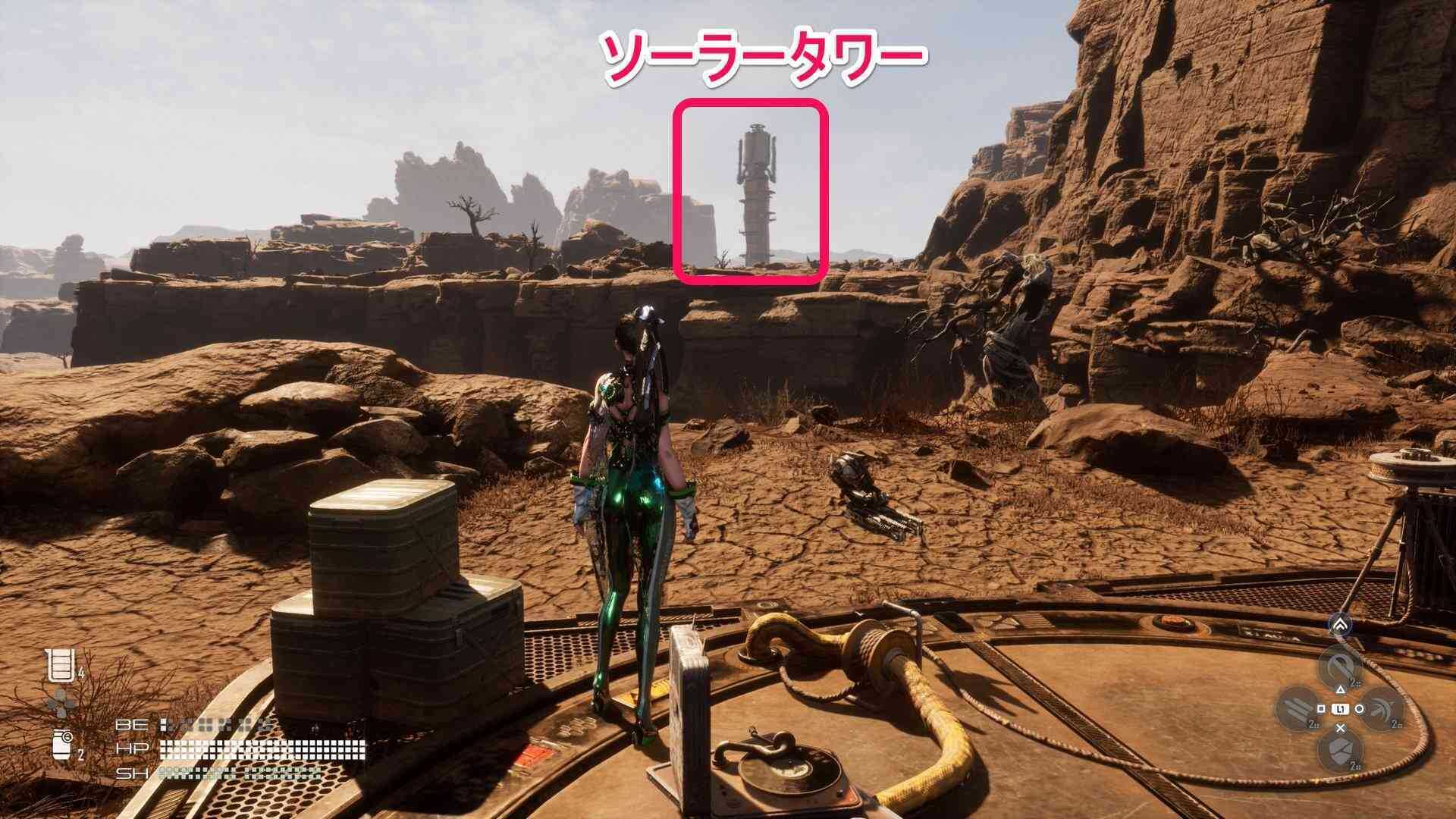Click the BE label in the status HUD

click(x=132, y=724)
